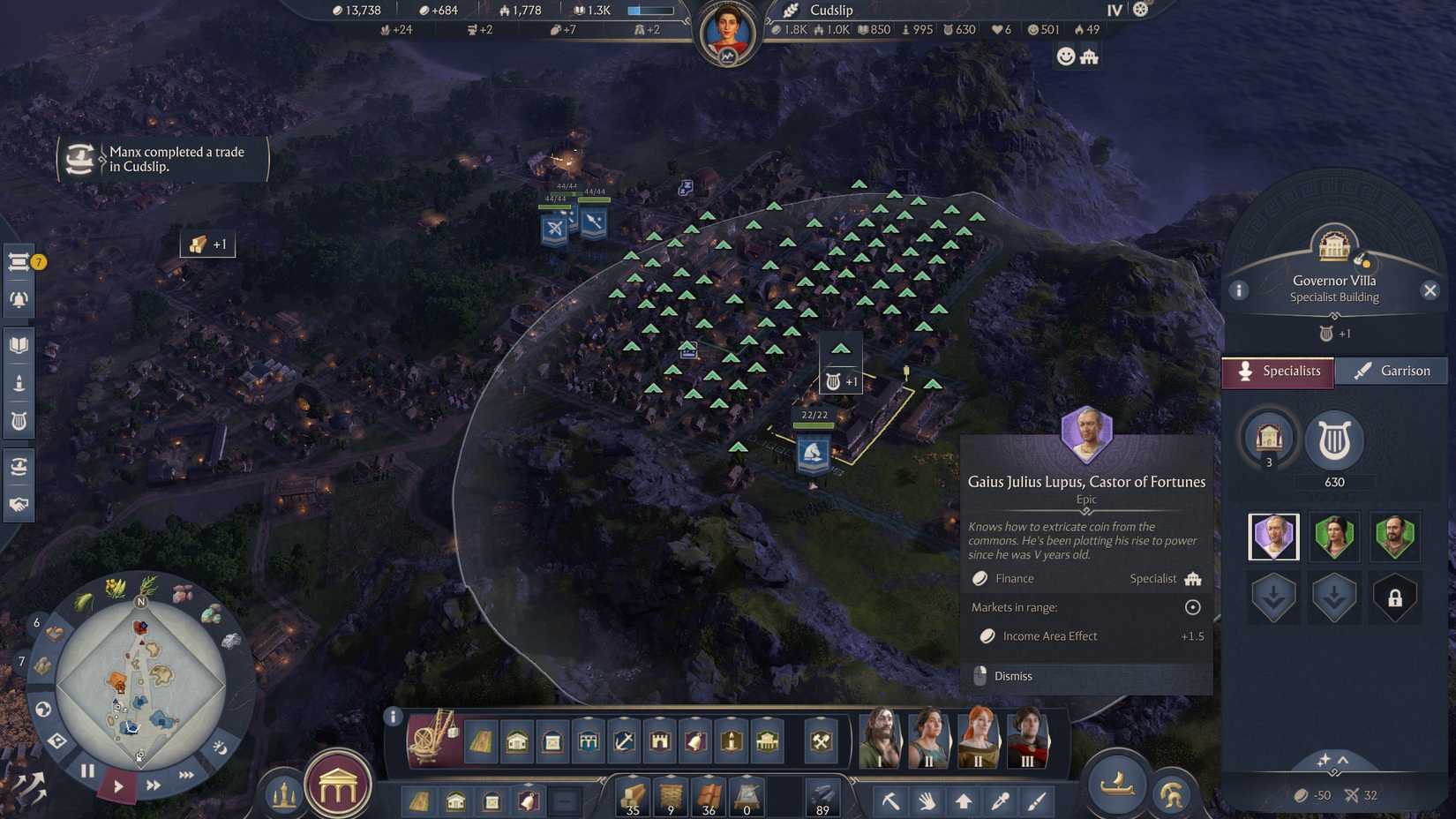Toggle the locked specialist slot

pyautogui.click(x=1394, y=597)
